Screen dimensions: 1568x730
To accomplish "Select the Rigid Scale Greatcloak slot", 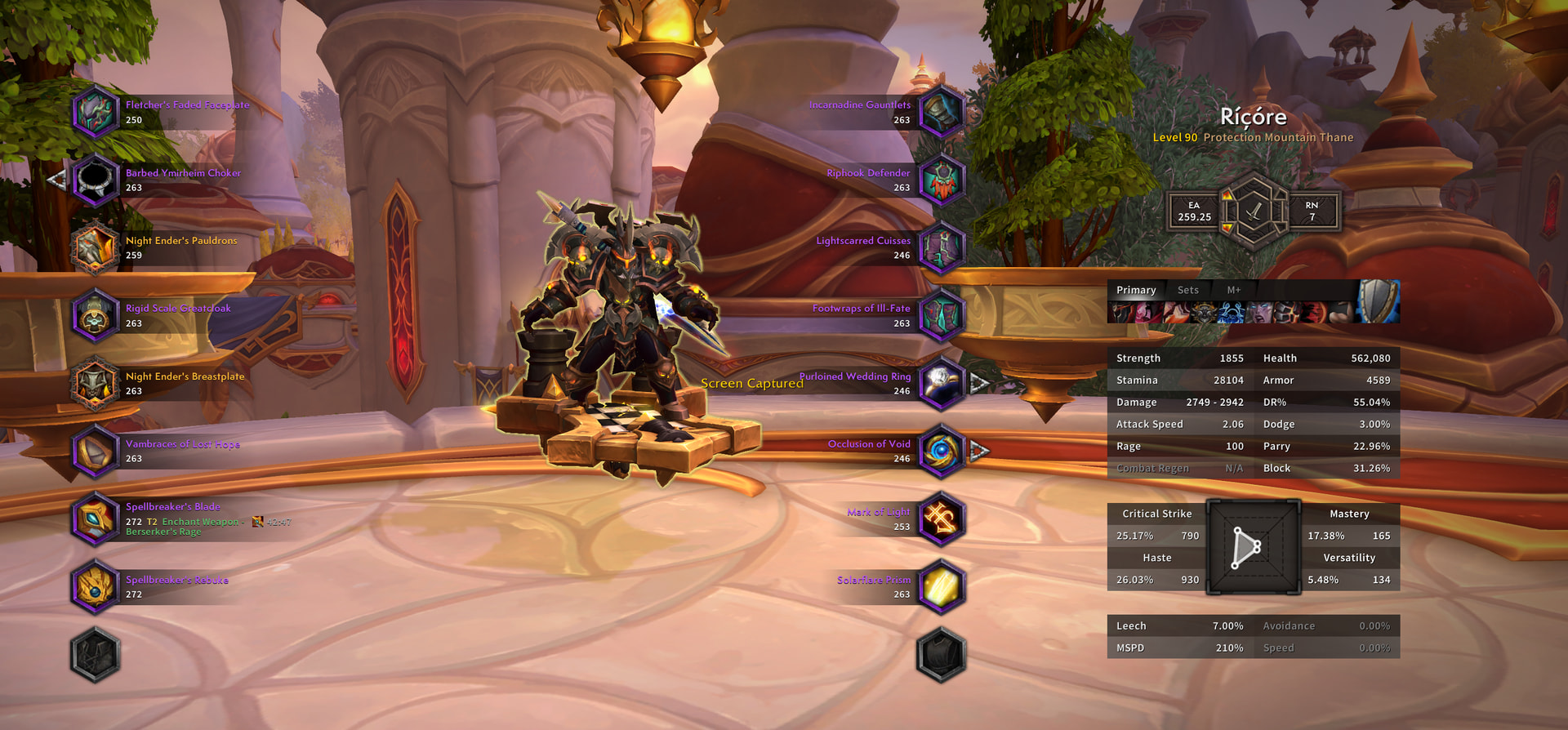I will click(96, 315).
